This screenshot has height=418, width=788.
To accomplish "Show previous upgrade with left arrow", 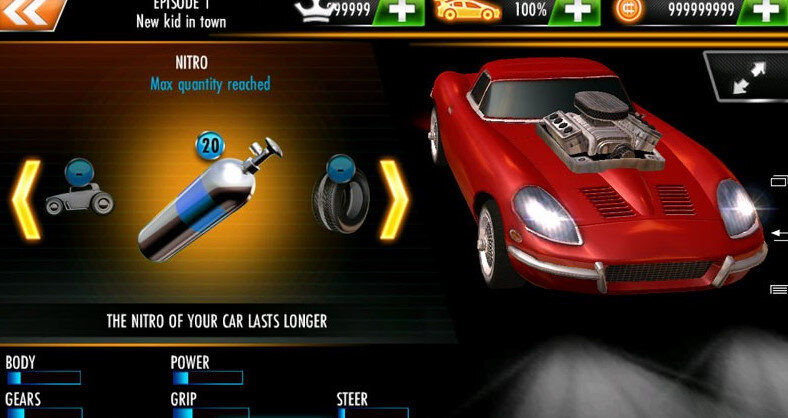I will pos(25,200).
